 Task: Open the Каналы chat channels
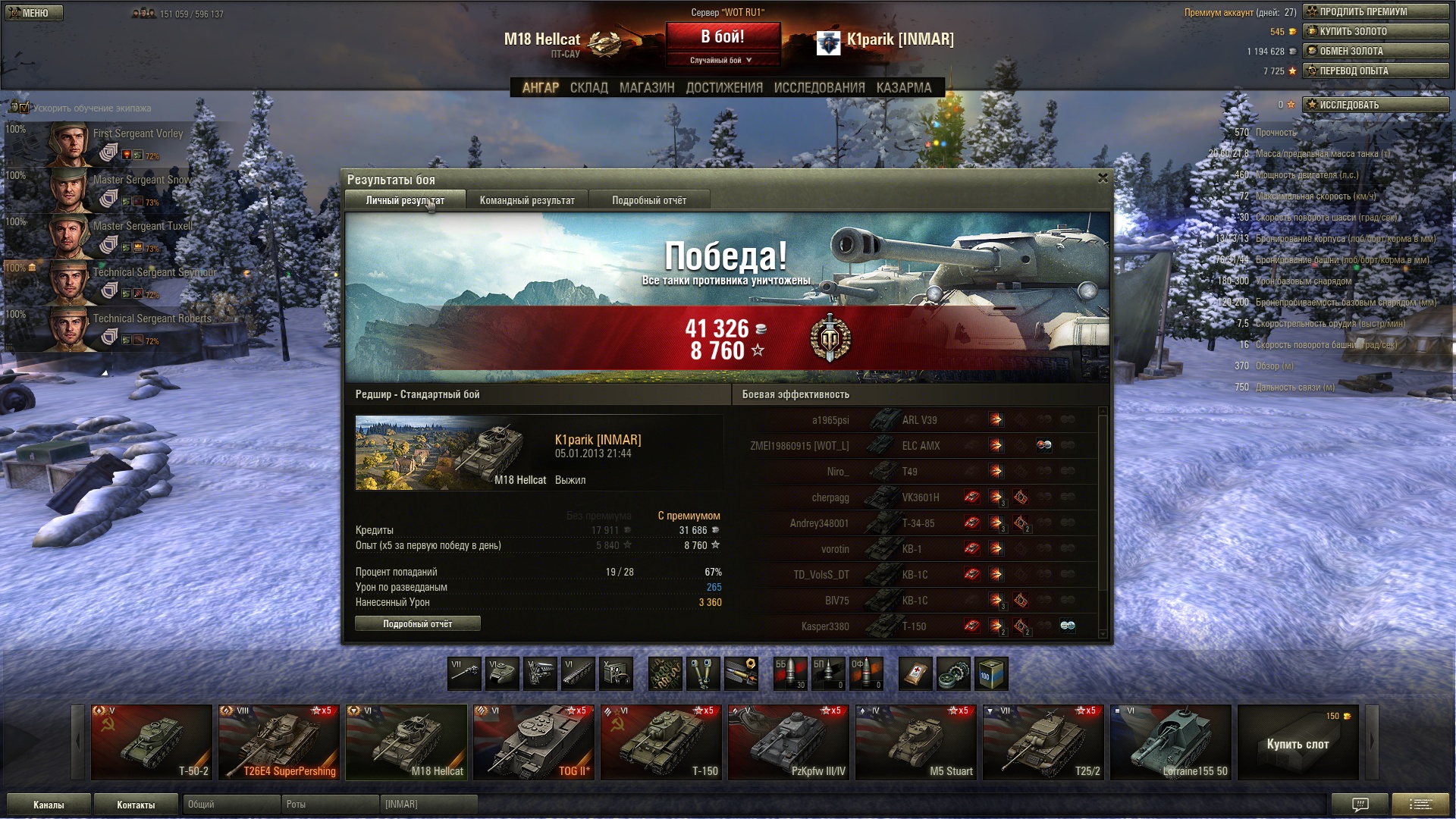tap(49, 805)
